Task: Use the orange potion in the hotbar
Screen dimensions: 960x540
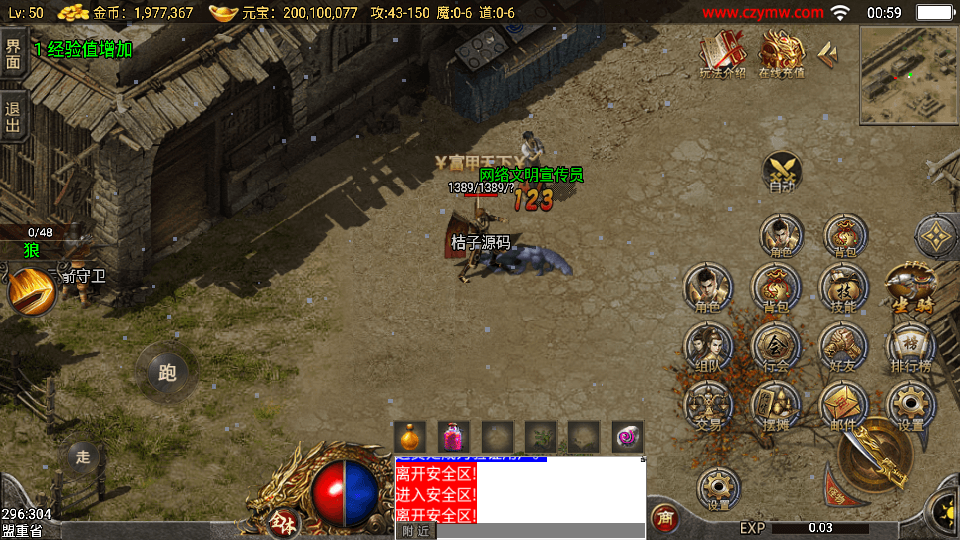Action: (x=410, y=437)
